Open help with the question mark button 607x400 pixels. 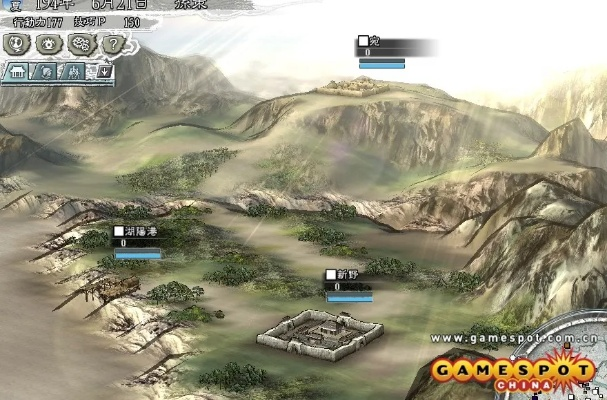(113, 45)
